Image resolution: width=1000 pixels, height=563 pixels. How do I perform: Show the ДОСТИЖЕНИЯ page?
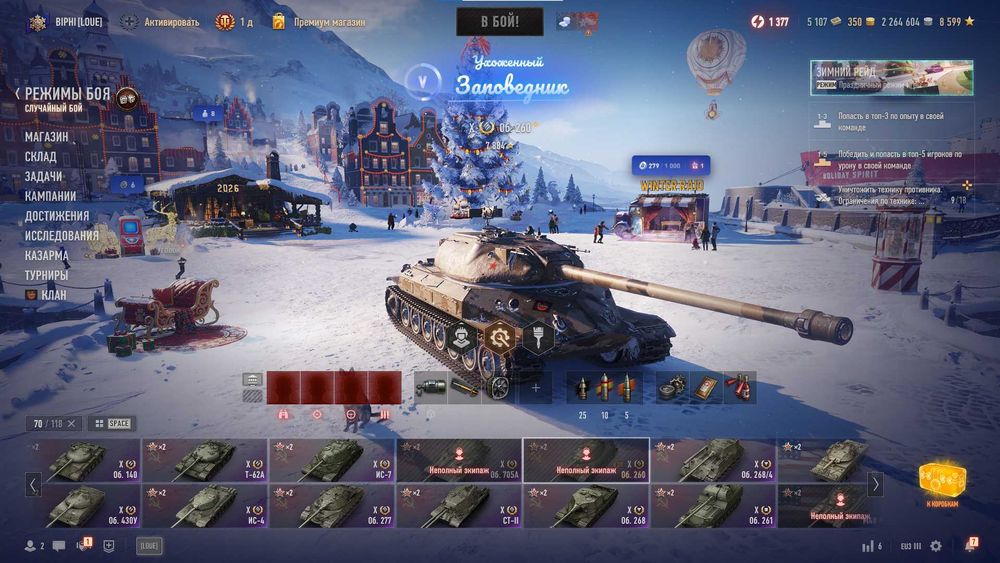[x=57, y=216]
